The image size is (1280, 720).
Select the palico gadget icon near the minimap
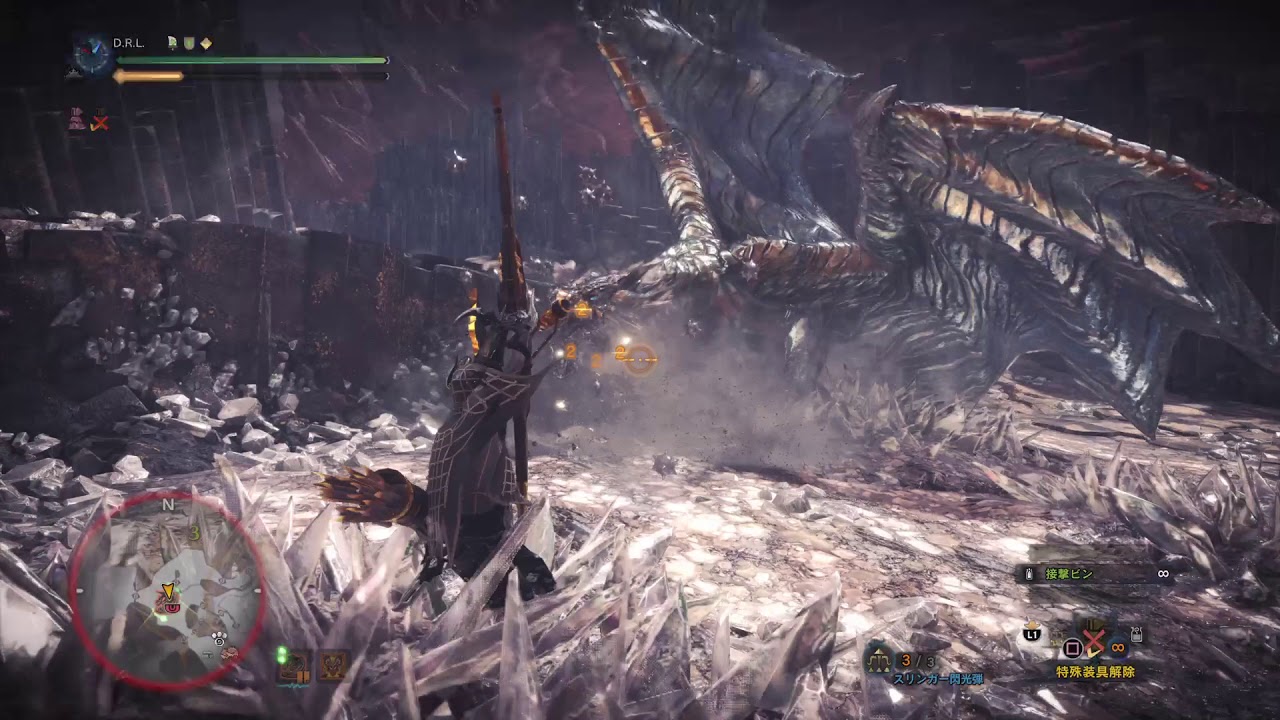click(333, 665)
